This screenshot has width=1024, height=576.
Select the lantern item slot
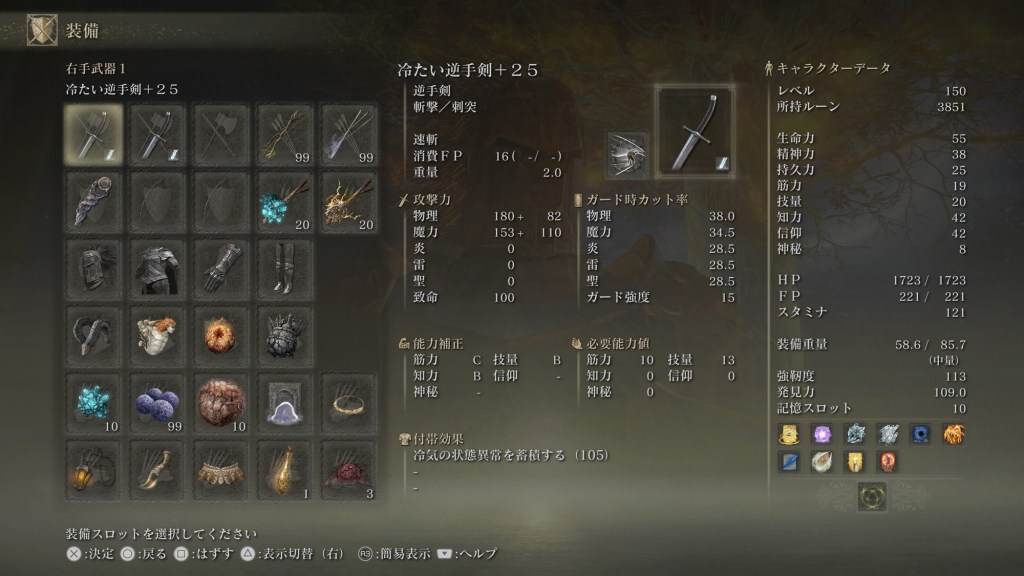tap(94, 468)
